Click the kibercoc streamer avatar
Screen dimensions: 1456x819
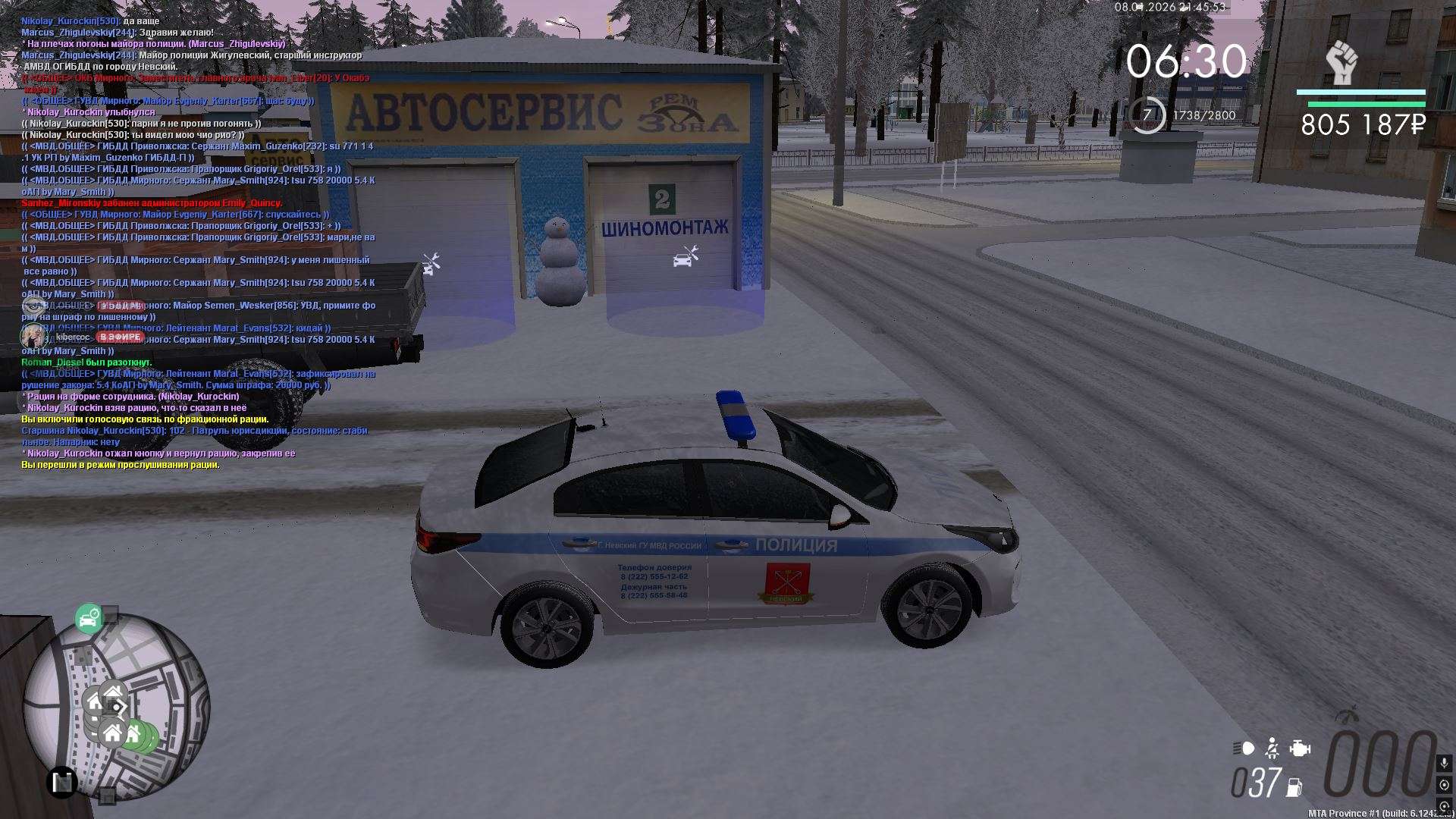[33, 336]
